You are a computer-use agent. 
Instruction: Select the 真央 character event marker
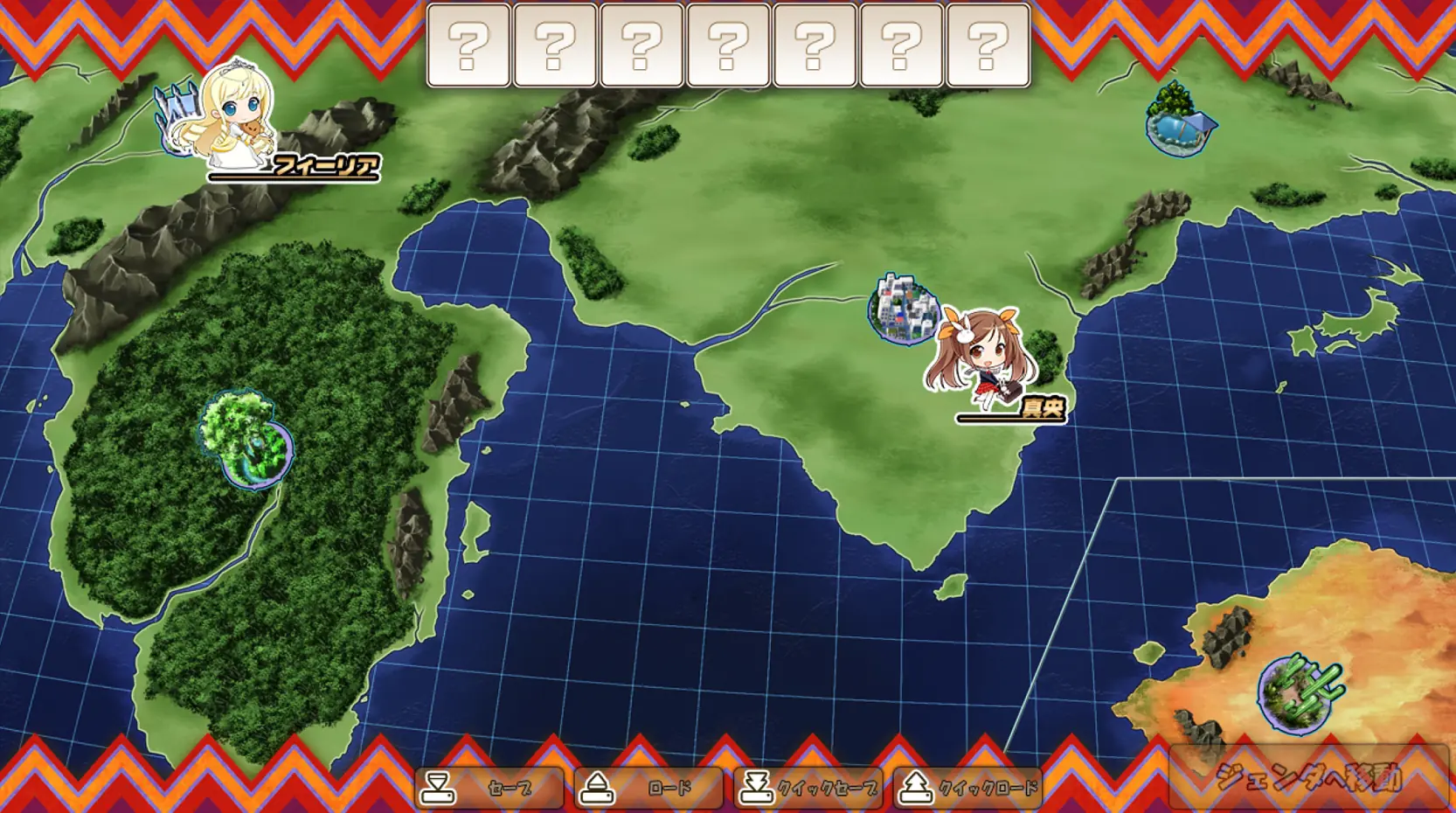click(982, 360)
